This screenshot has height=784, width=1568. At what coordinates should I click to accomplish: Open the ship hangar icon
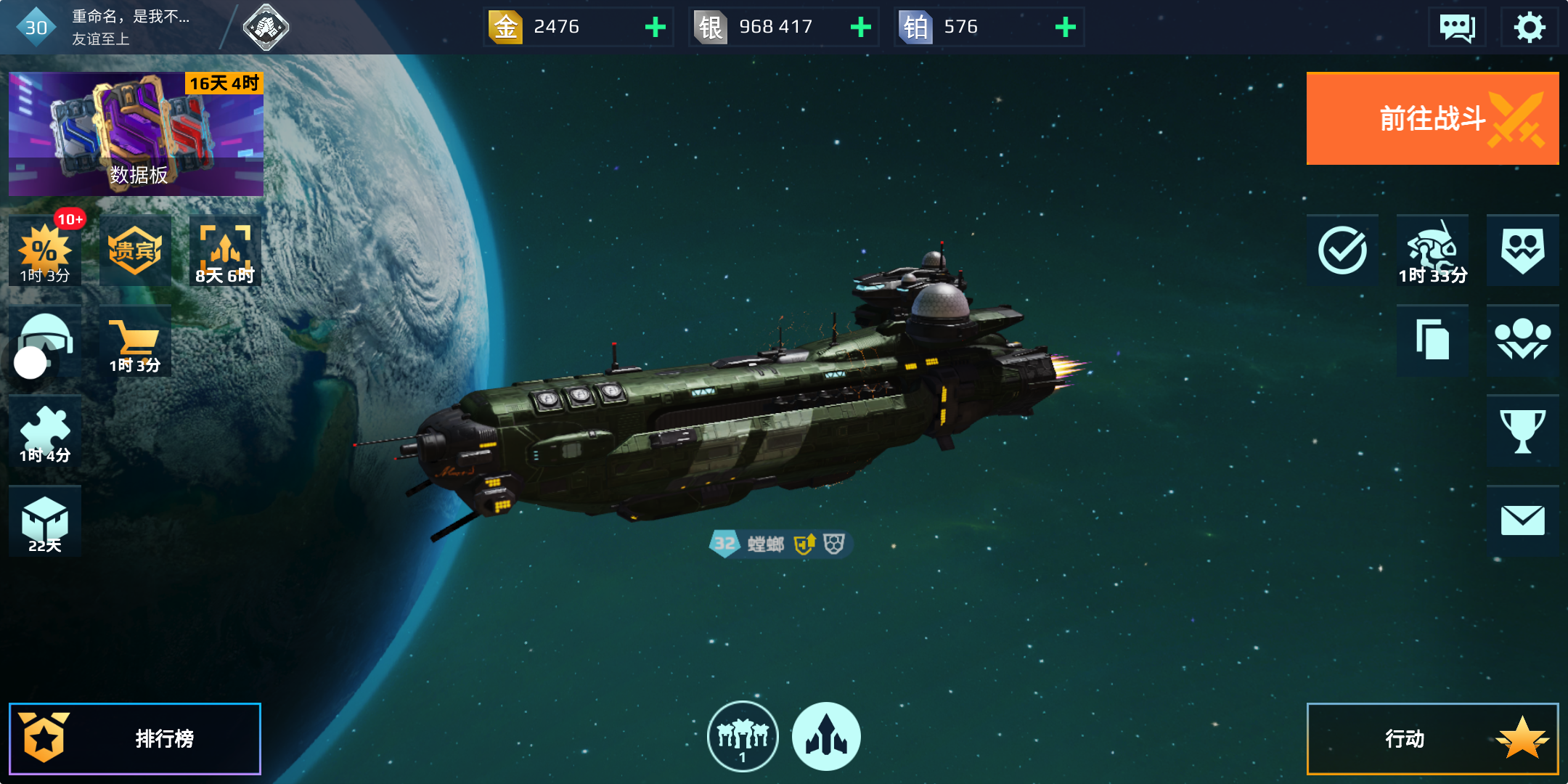pos(826,736)
